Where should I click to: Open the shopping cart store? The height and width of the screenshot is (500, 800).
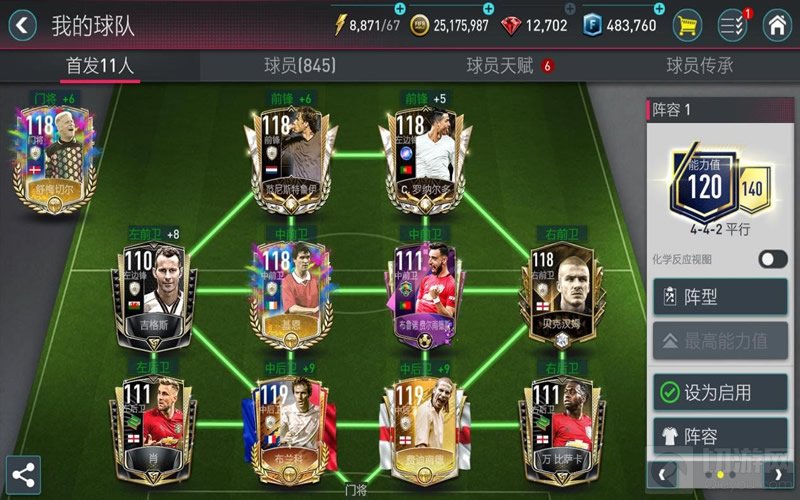click(686, 25)
